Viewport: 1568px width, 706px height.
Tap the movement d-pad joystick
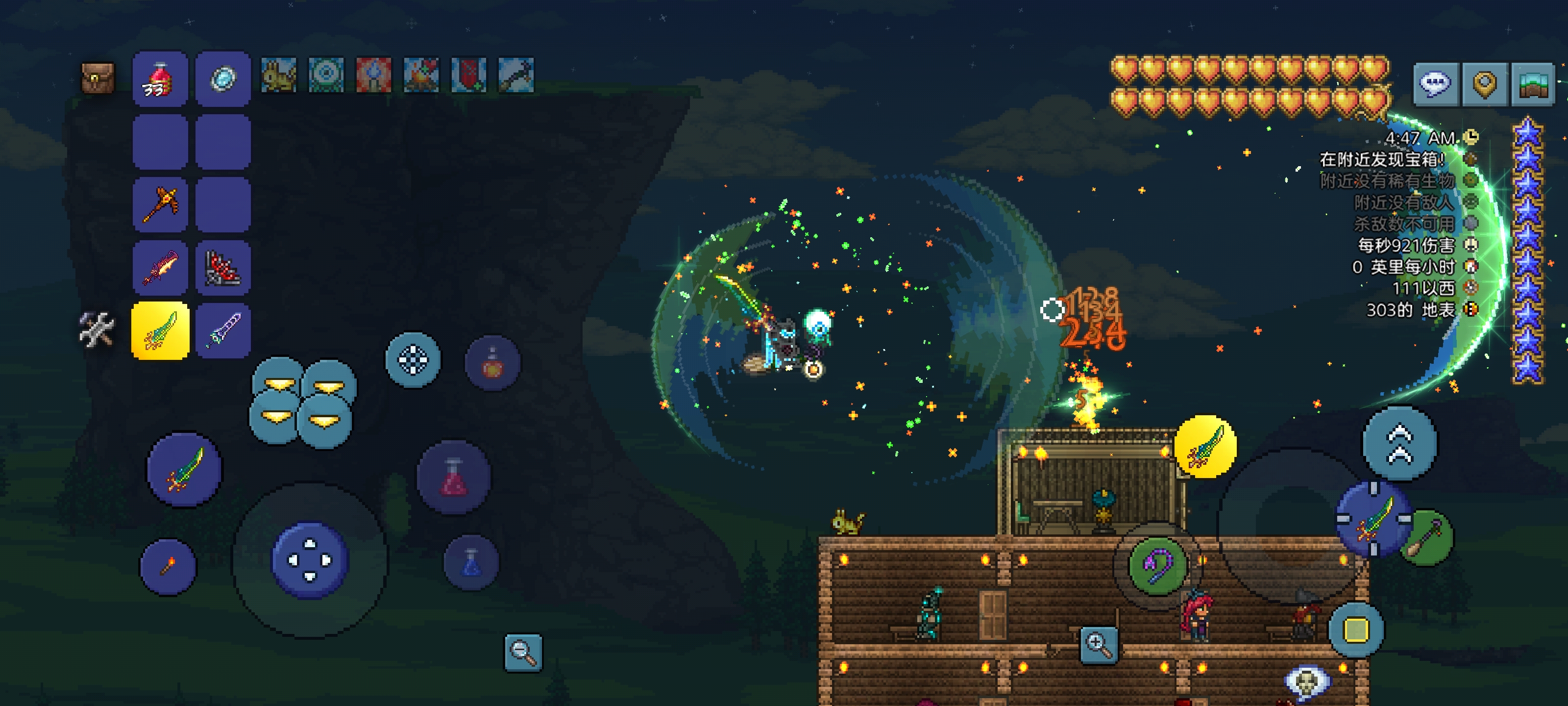309,560
